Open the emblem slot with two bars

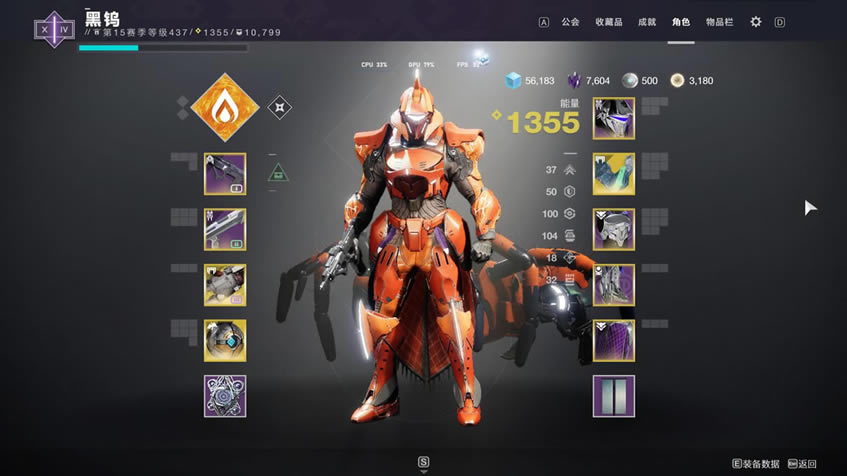pos(613,396)
